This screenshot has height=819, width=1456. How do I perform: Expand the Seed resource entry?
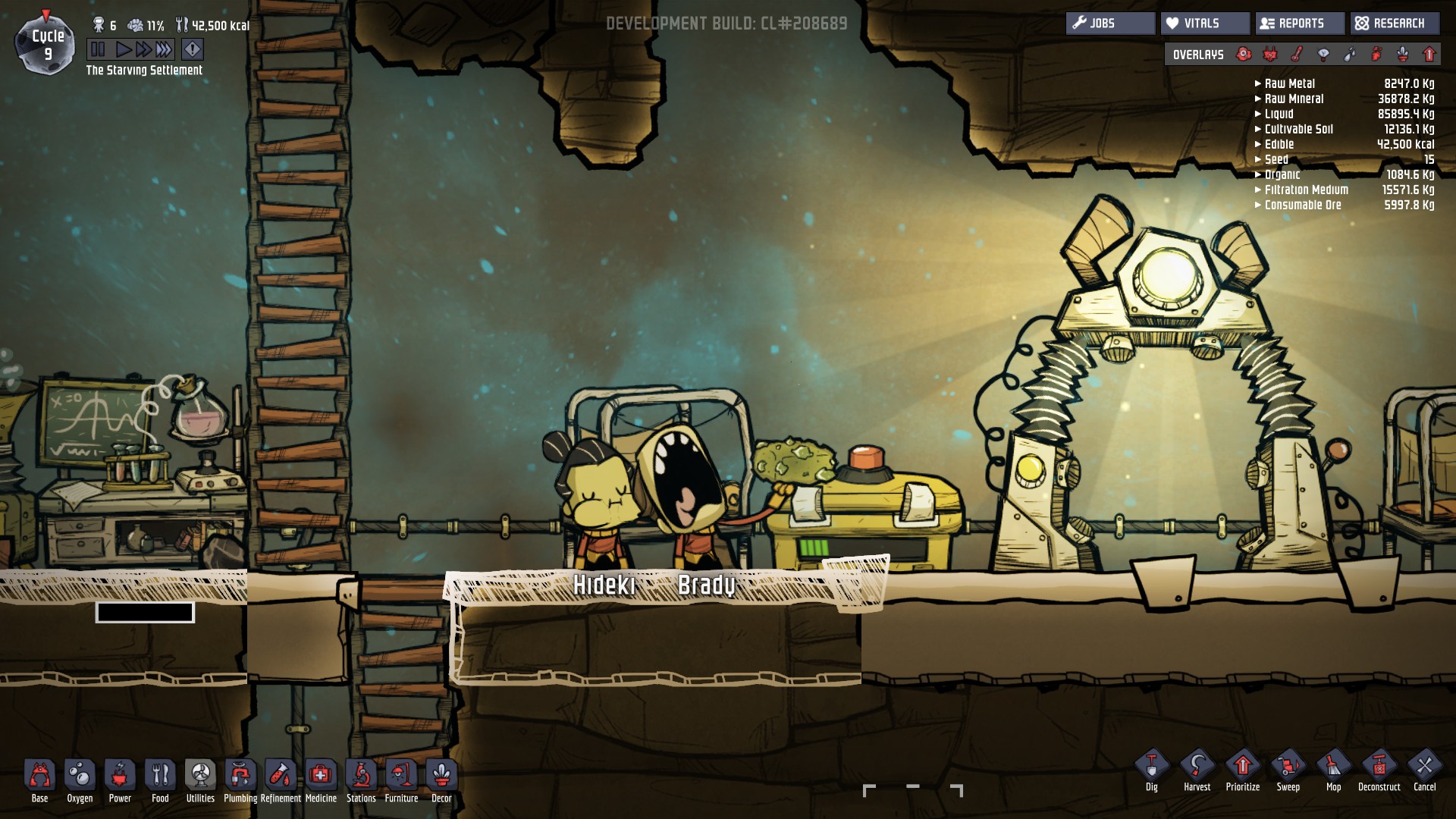pos(1257,159)
